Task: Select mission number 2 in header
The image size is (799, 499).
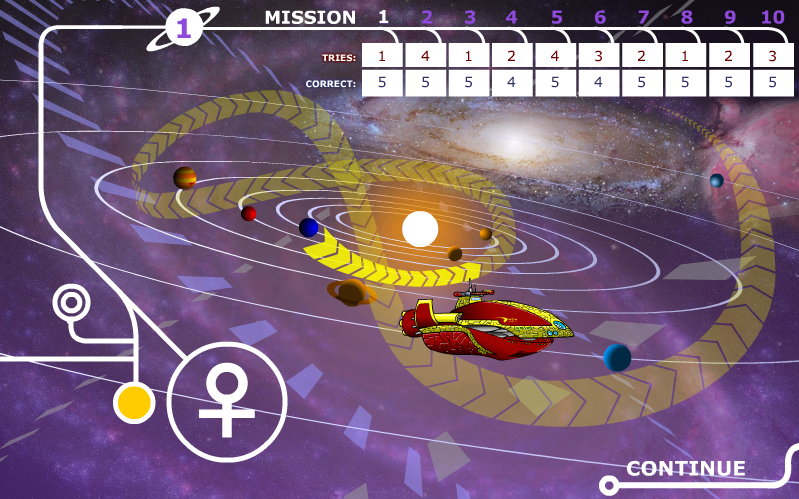Action: coord(427,17)
